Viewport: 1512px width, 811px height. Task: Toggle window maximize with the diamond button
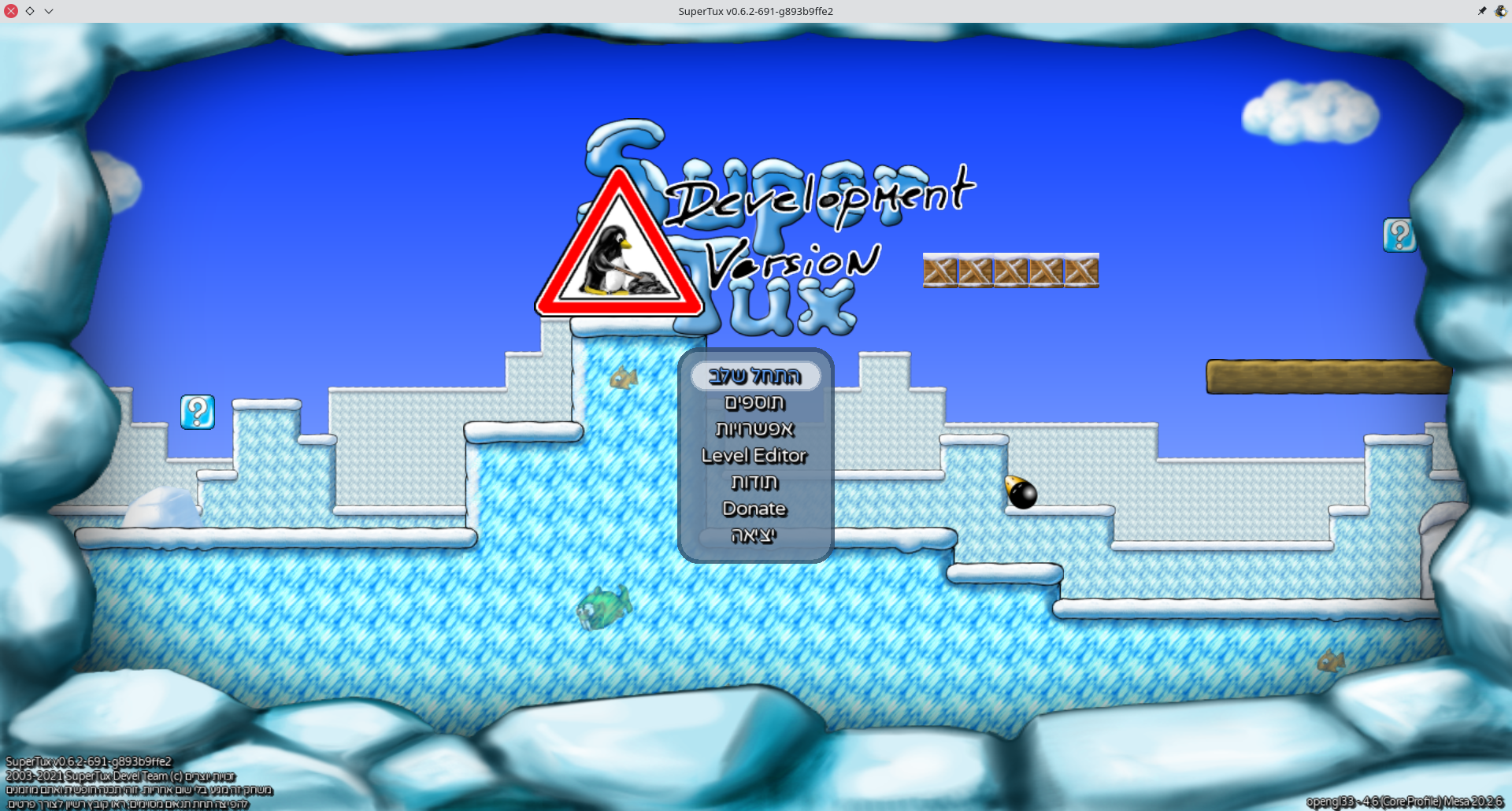click(x=31, y=11)
